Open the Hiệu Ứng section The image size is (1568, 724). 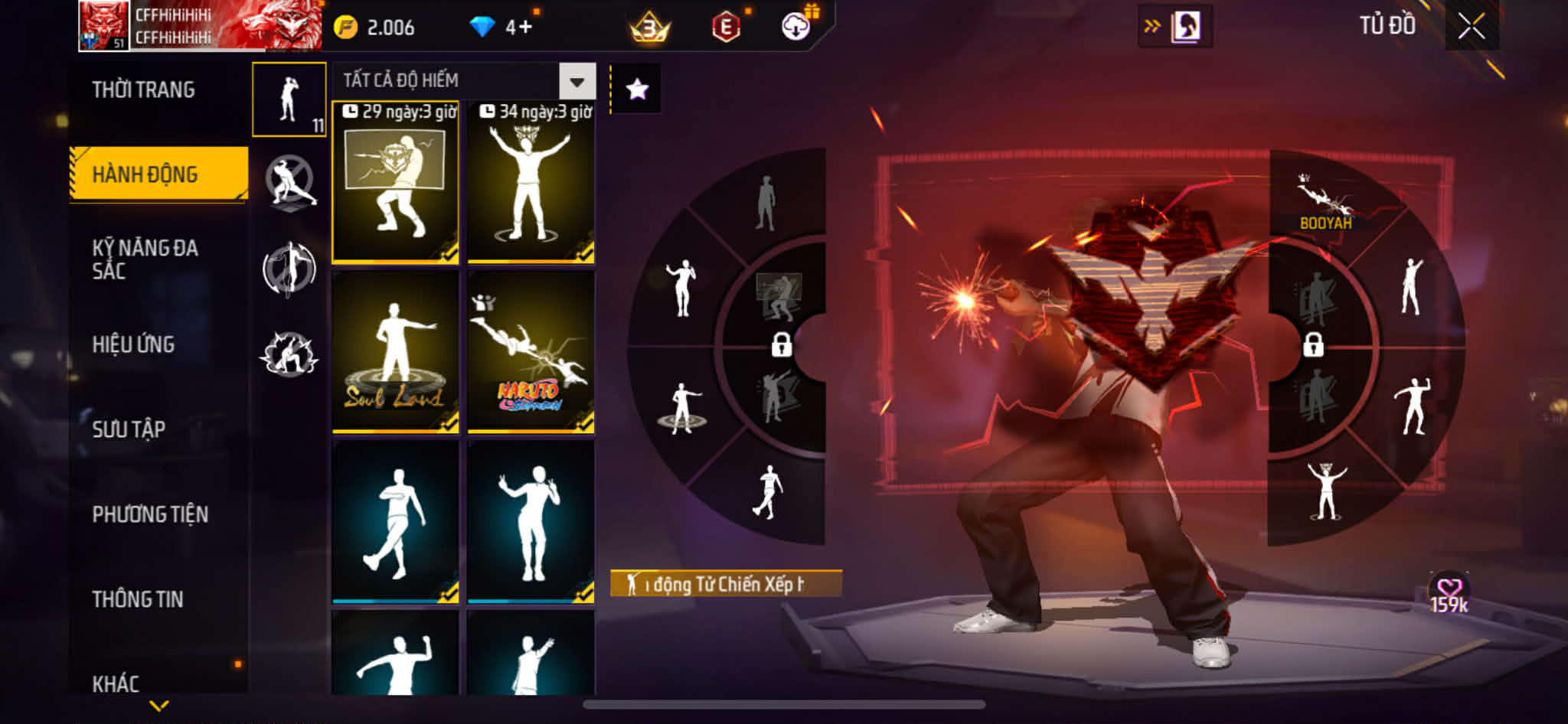(134, 344)
